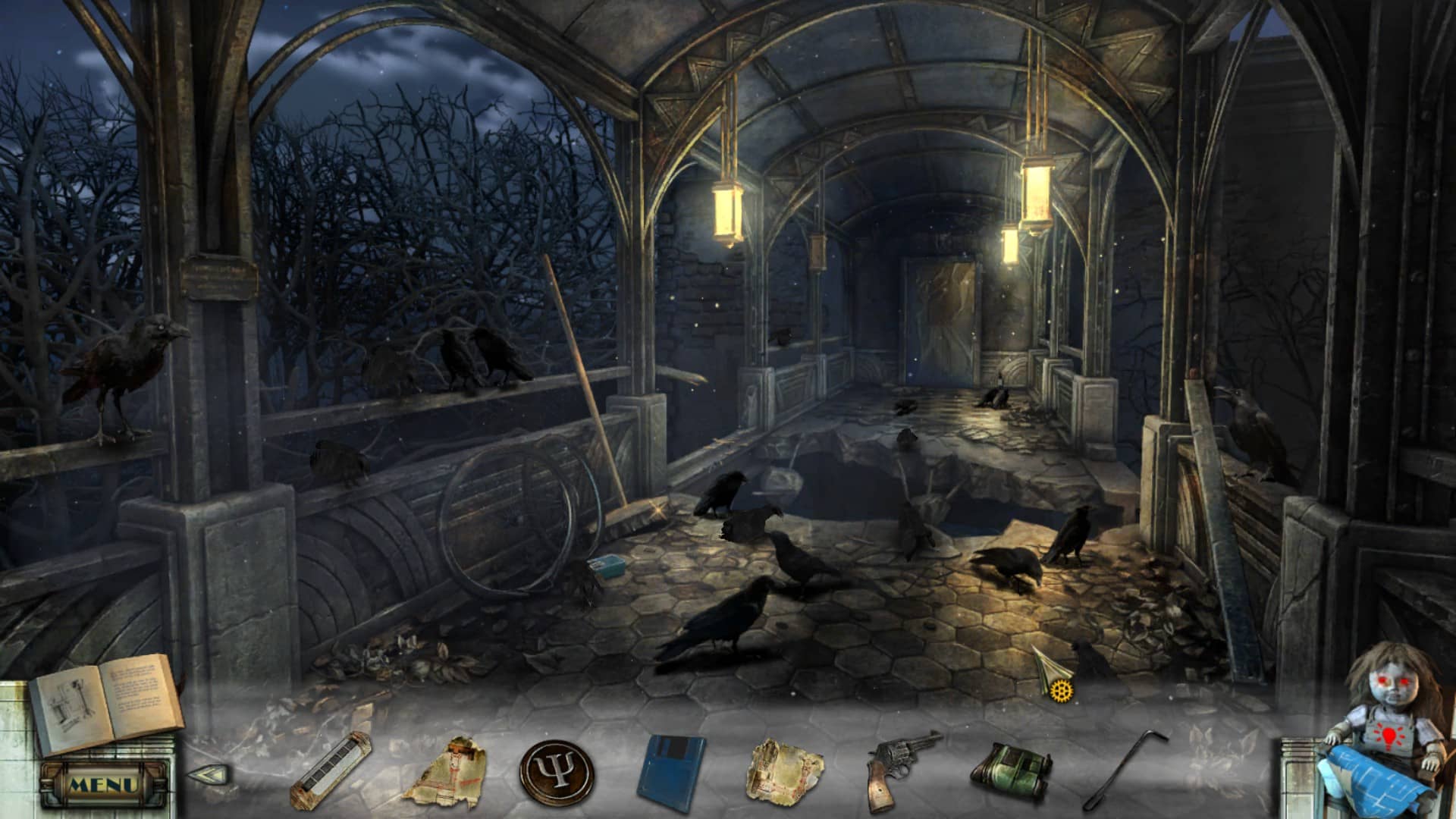Pick the green binoculars
The width and height of the screenshot is (1456, 819).
click(1012, 771)
